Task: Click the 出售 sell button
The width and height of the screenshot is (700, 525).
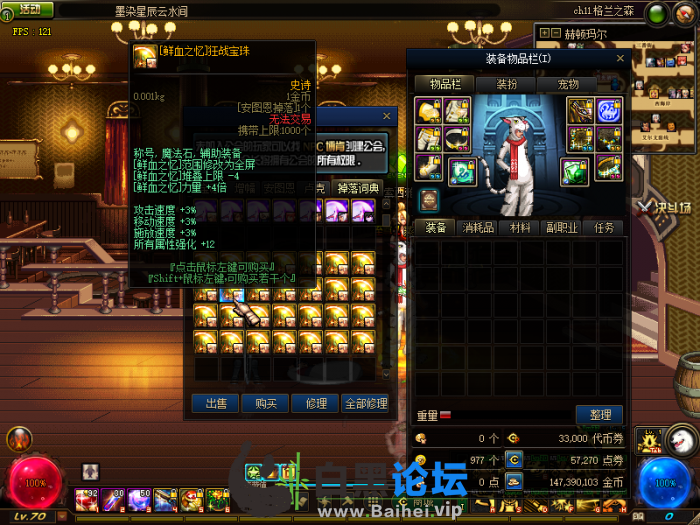Action: tap(216, 404)
